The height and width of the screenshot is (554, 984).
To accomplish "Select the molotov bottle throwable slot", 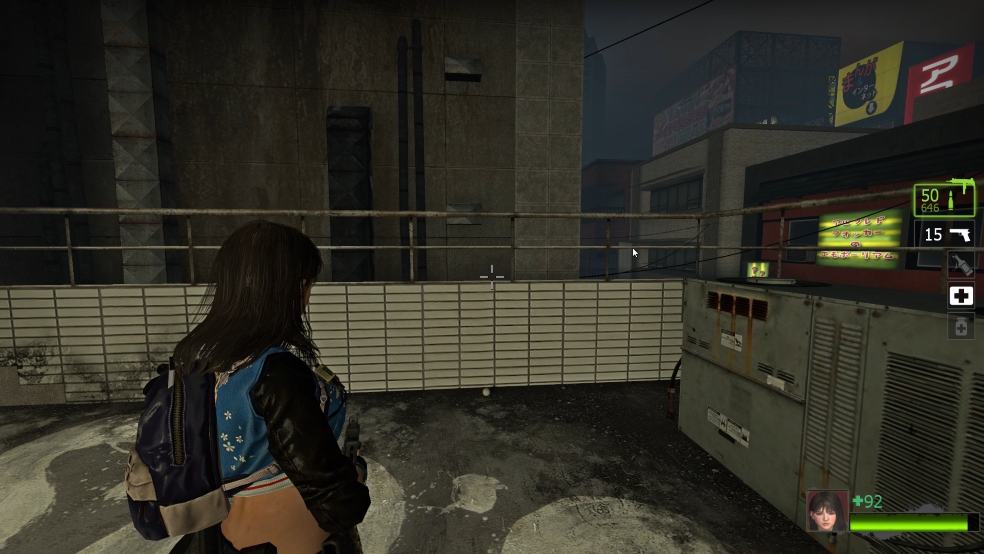I will pyautogui.click(x=961, y=265).
